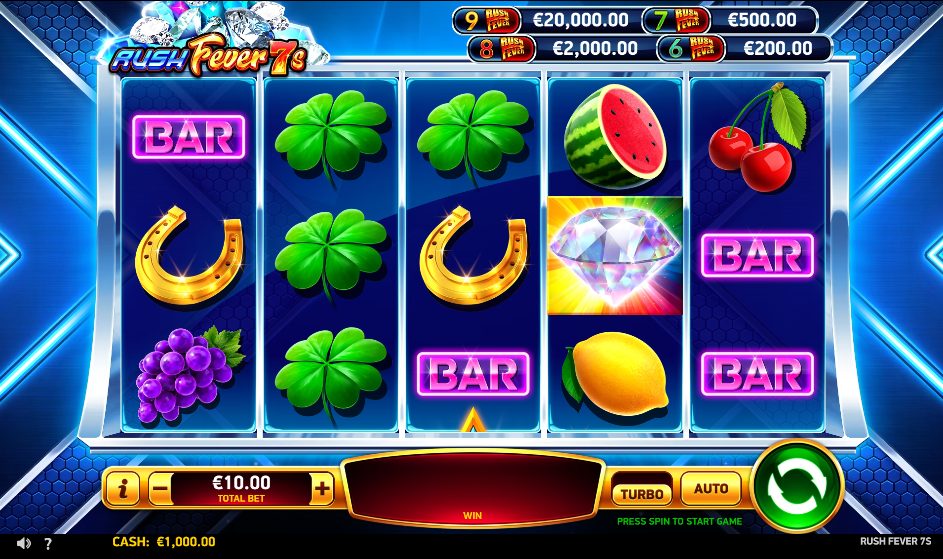Screen dimensions: 943x559
Task: Enable Turbo spin mode
Action: (x=641, y=493)
